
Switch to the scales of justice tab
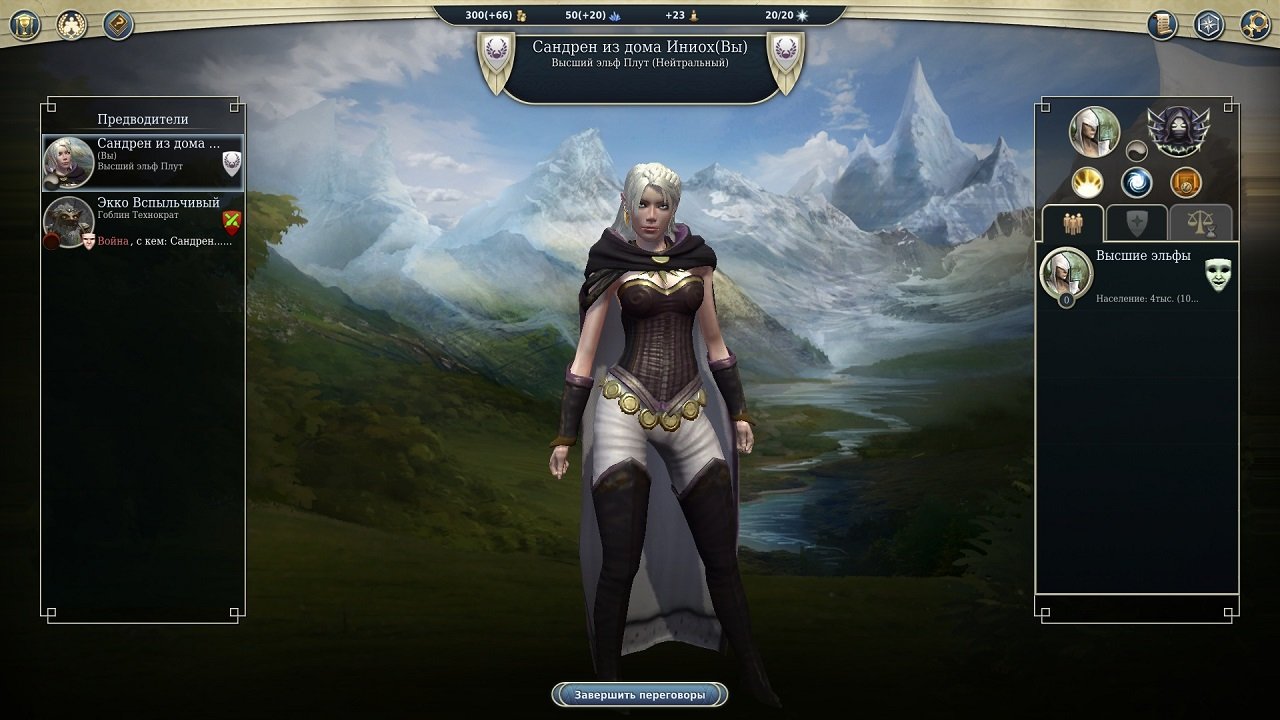pyautogui.click(x=1200, y=223)
